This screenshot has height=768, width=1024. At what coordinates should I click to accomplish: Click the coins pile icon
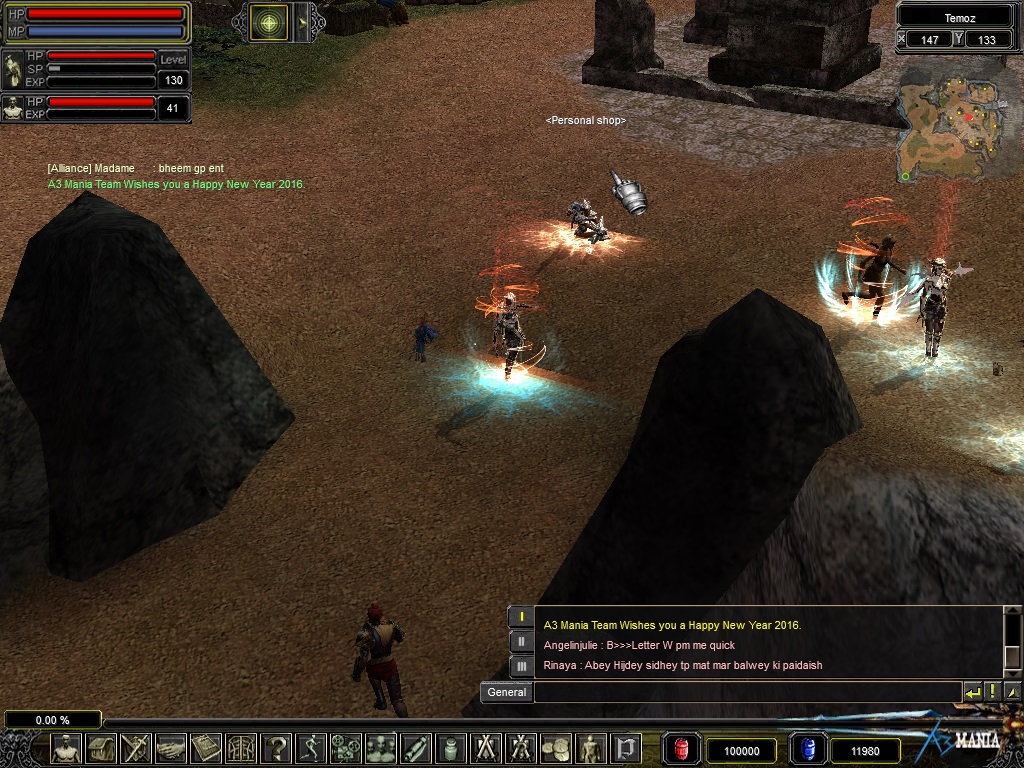(x=555, y=748)
